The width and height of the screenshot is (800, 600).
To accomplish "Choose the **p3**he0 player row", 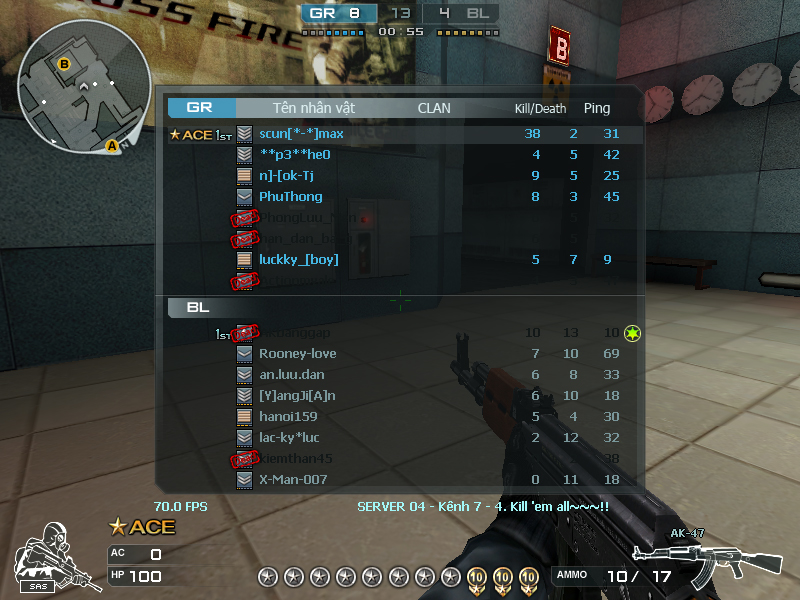I will 294,155.
